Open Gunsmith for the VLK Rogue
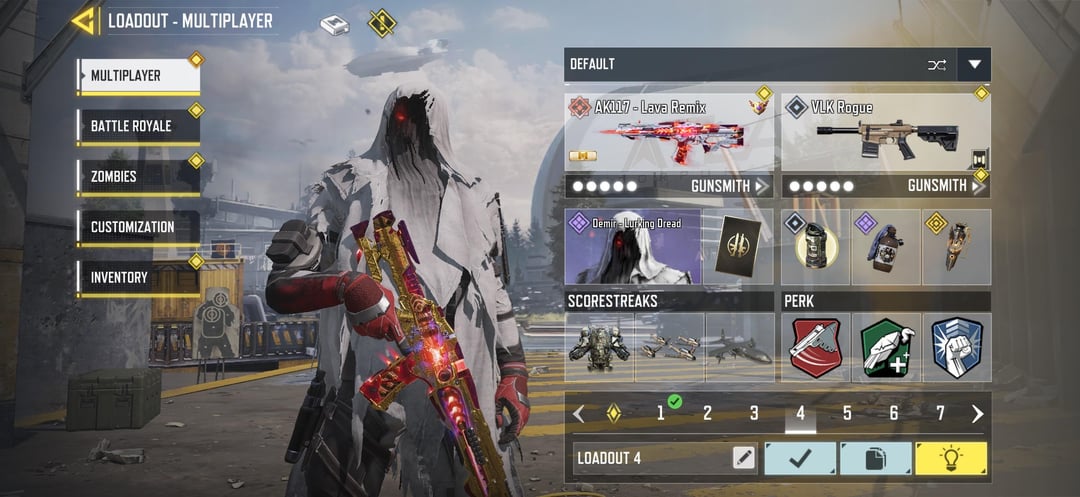This screenshot has width=1080, height=497. [x=946, y=186]
